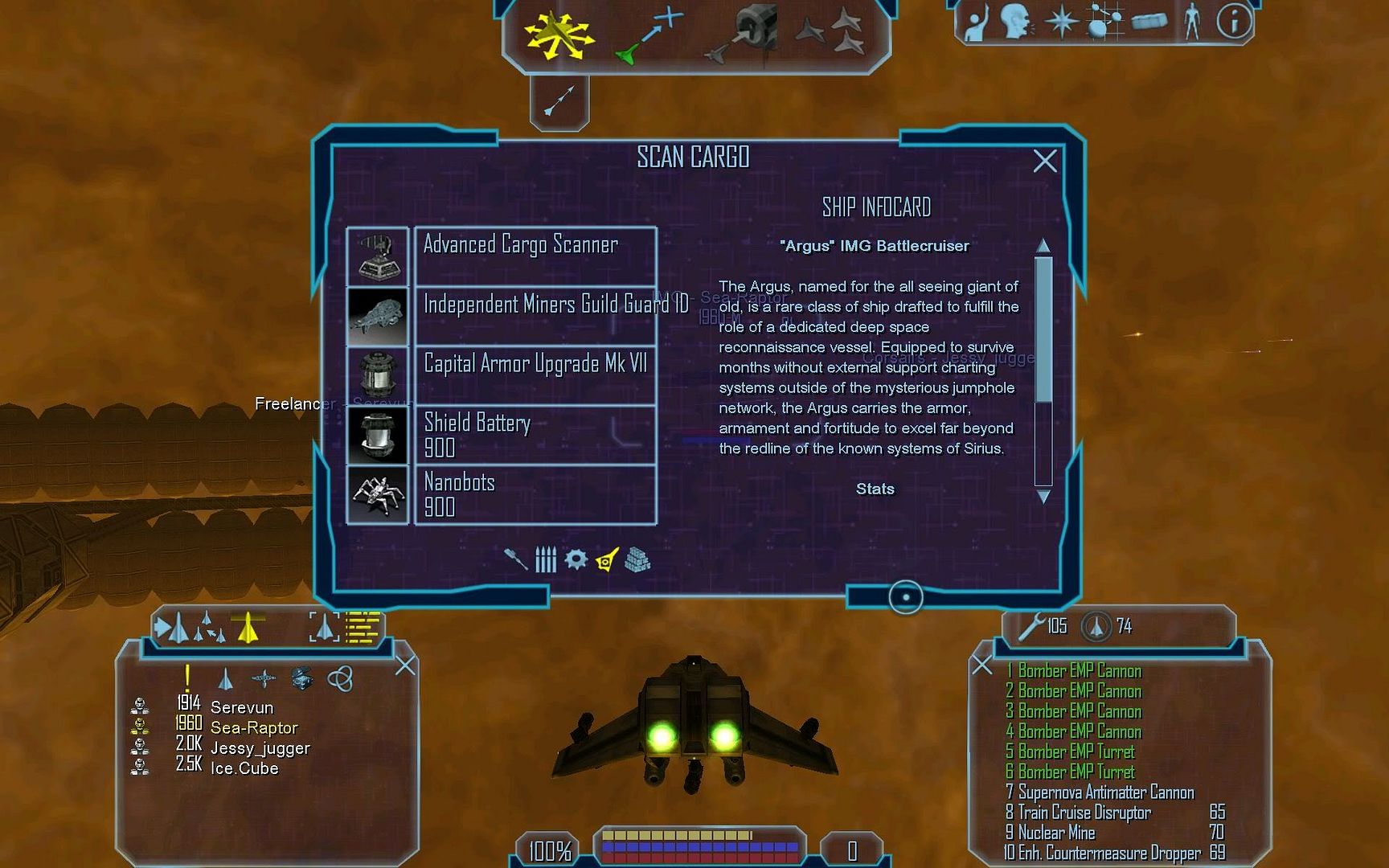Screen dimensions: 1389x868
Task: Open the information icon in top bar
Action: click(x=1233, y=23)
